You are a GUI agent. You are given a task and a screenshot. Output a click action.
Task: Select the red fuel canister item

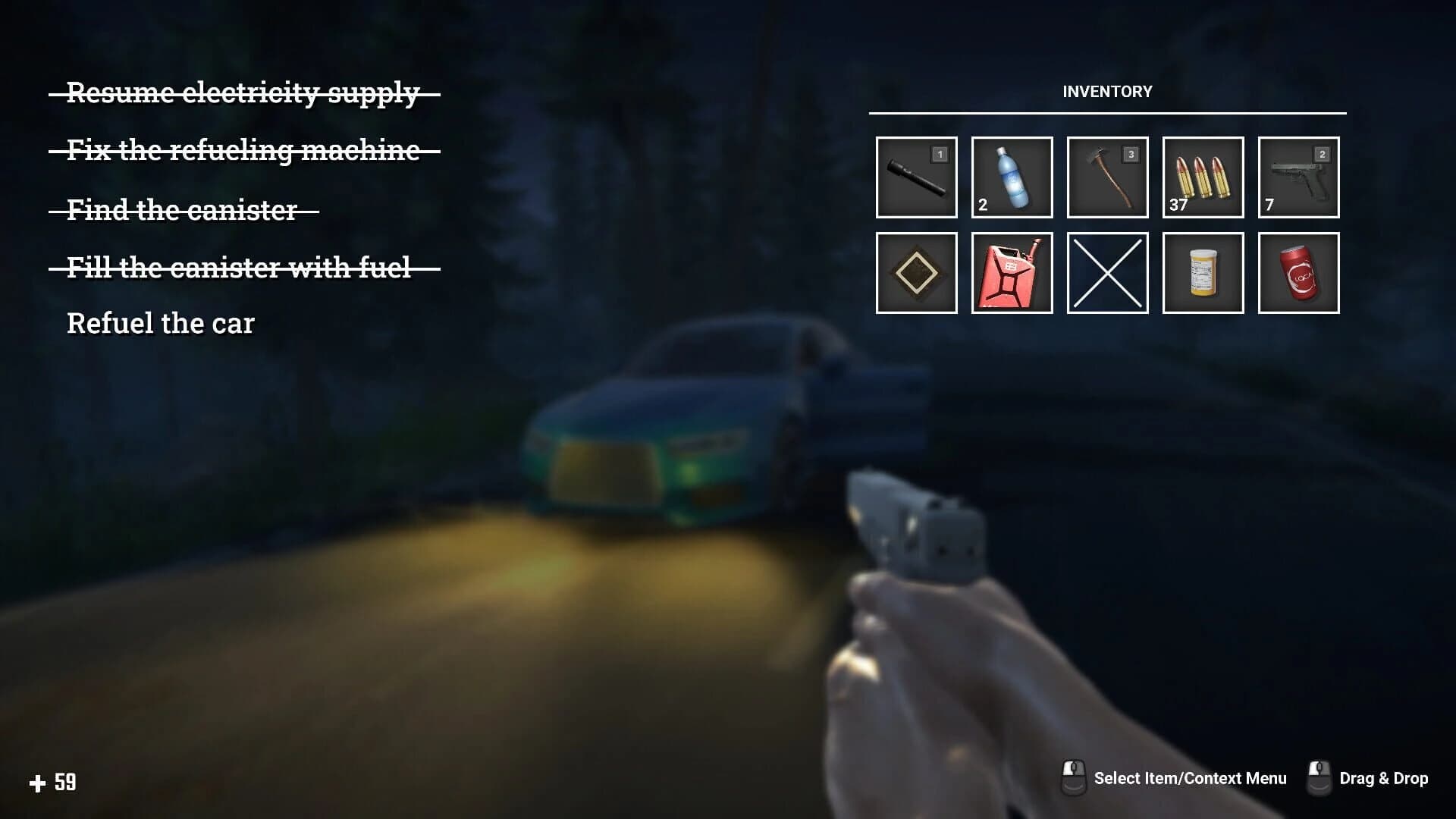(1011, 274)
